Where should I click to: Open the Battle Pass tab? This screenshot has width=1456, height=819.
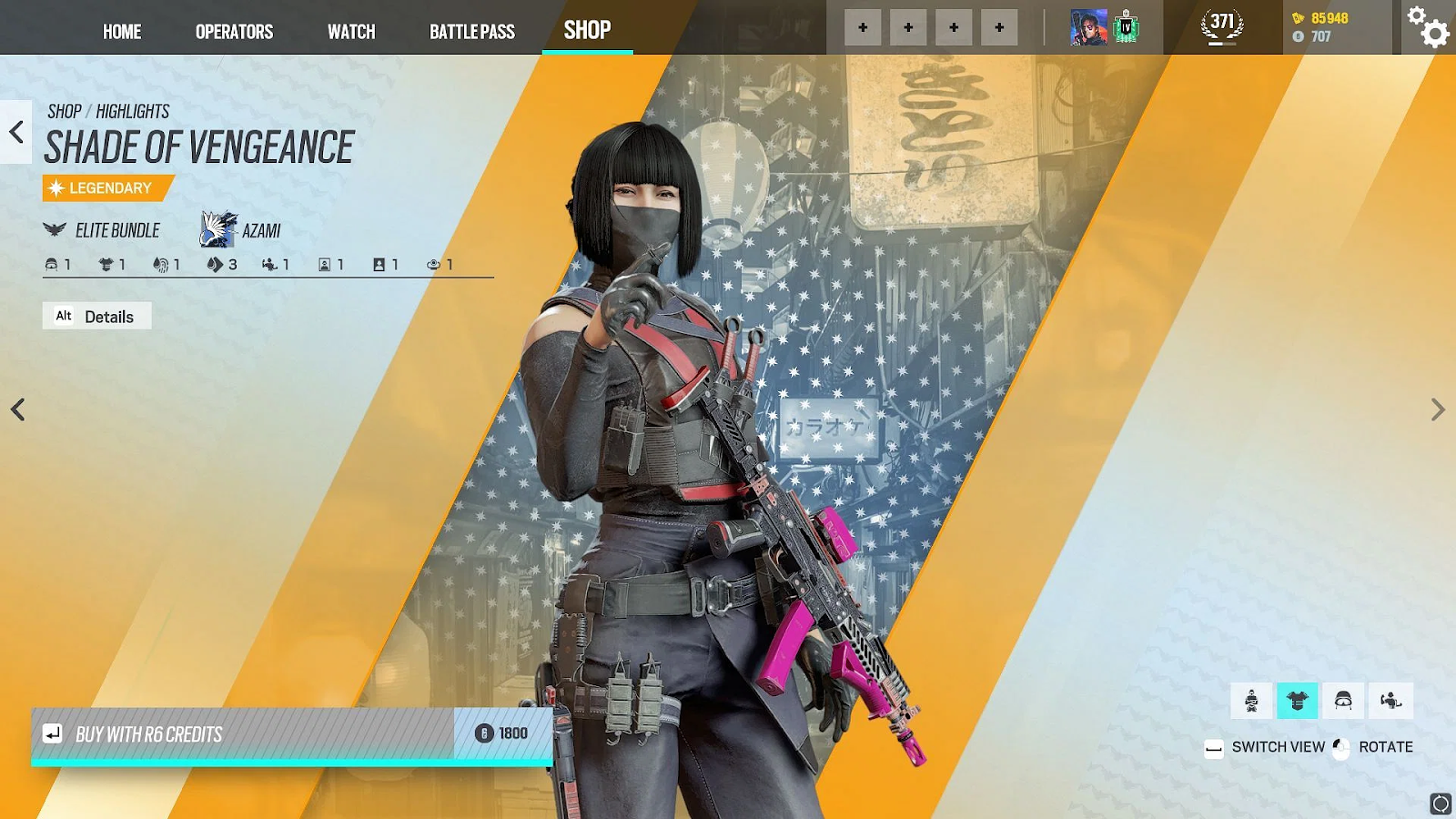pos(471,32)
